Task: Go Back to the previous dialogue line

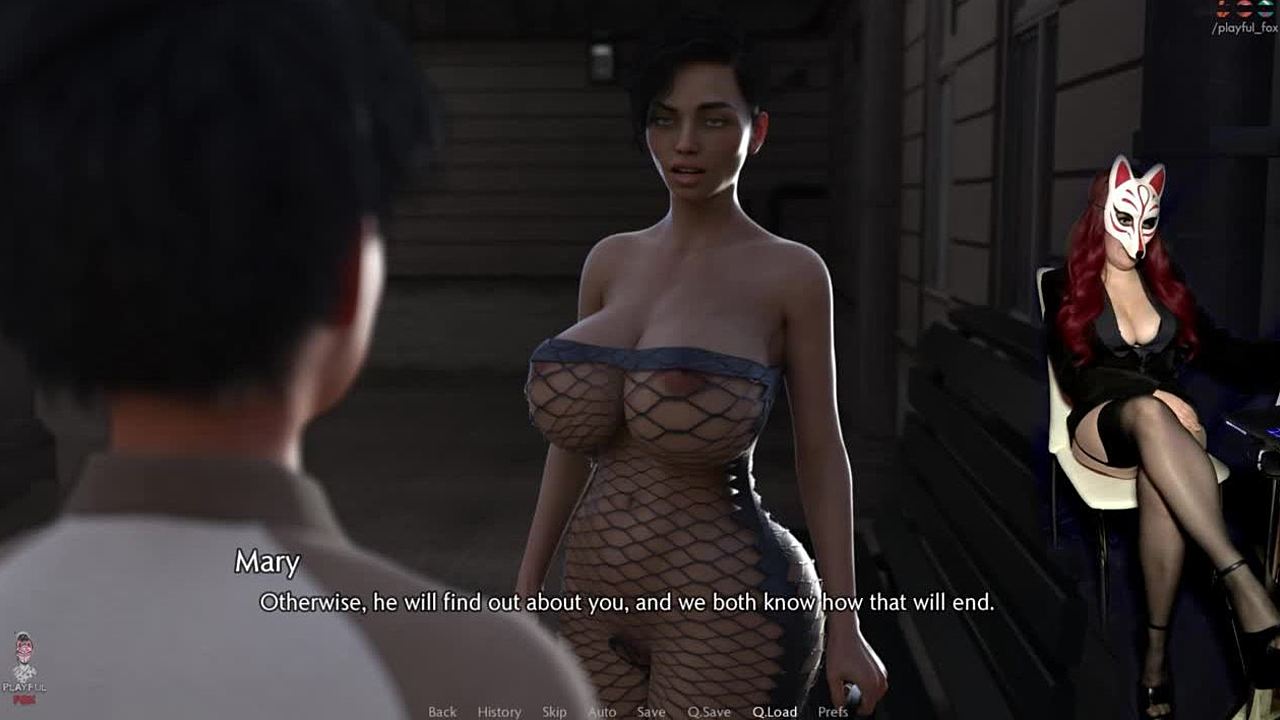Action: (442, 712)
